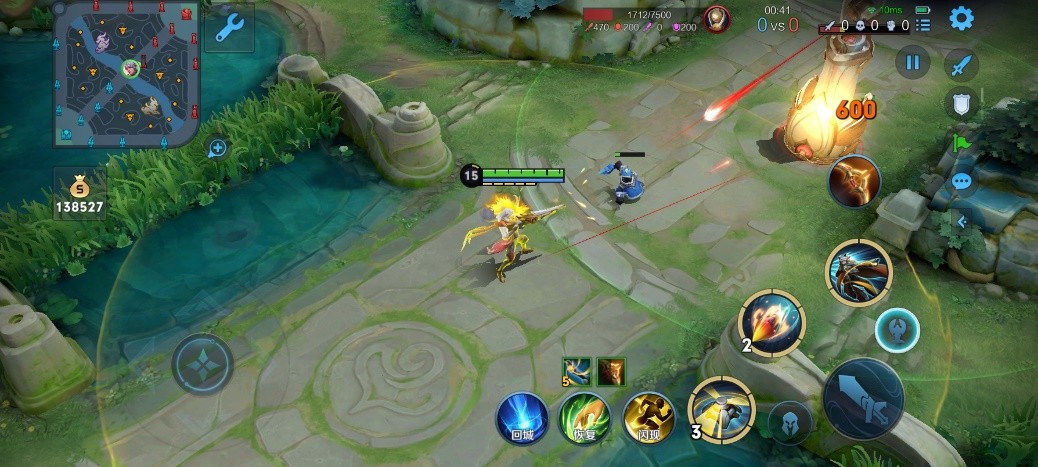Send the sword attack signal

[961, 65]
